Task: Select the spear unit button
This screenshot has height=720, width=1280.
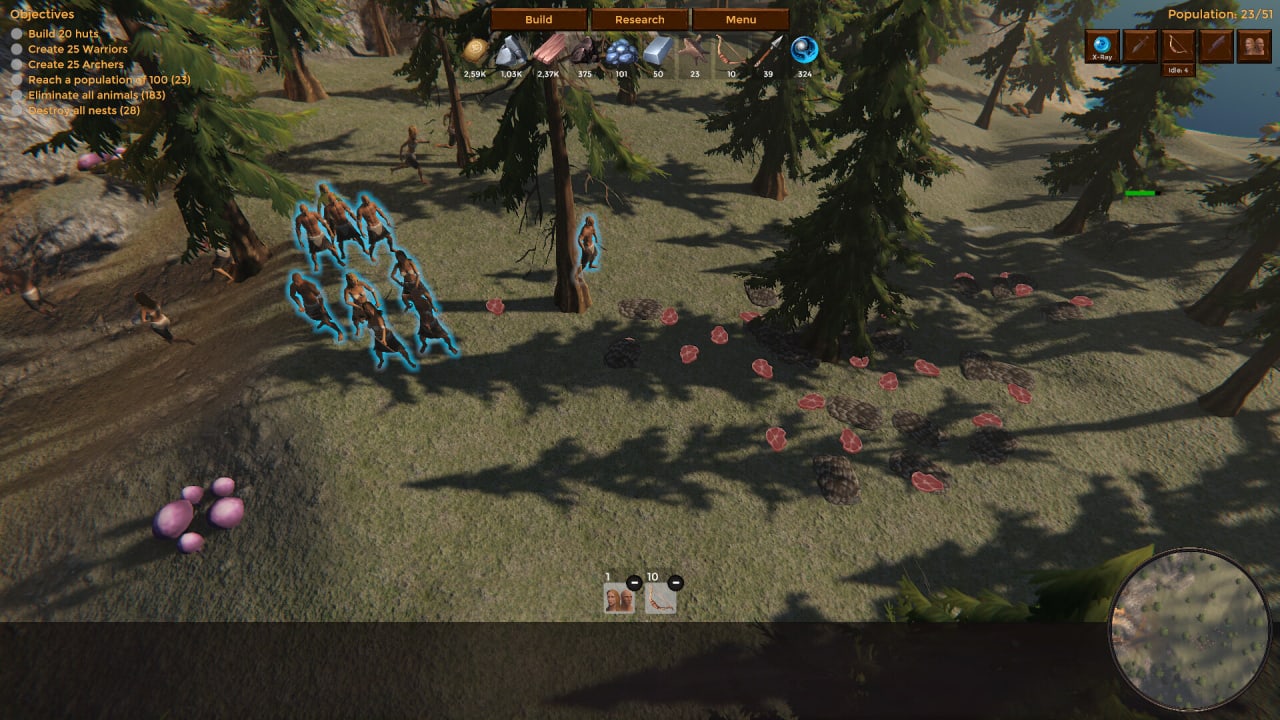Action: (x=1216, y=46)
